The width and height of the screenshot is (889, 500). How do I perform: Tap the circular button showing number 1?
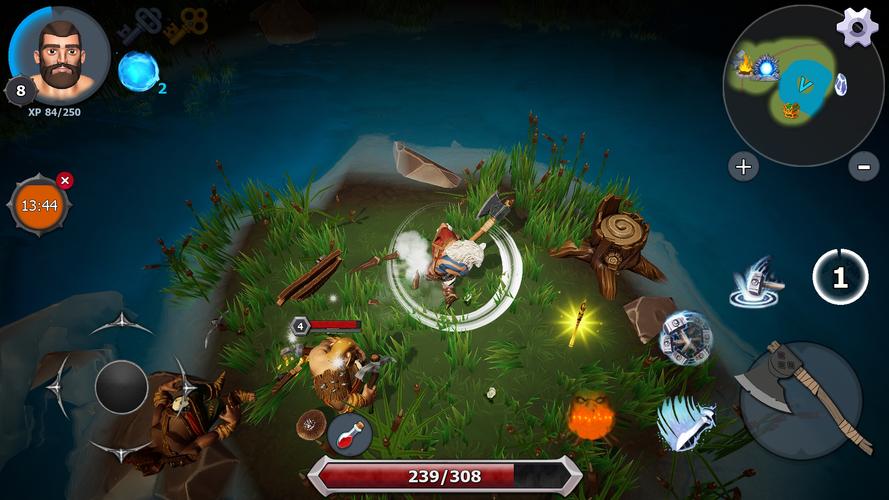pos(839,277)
